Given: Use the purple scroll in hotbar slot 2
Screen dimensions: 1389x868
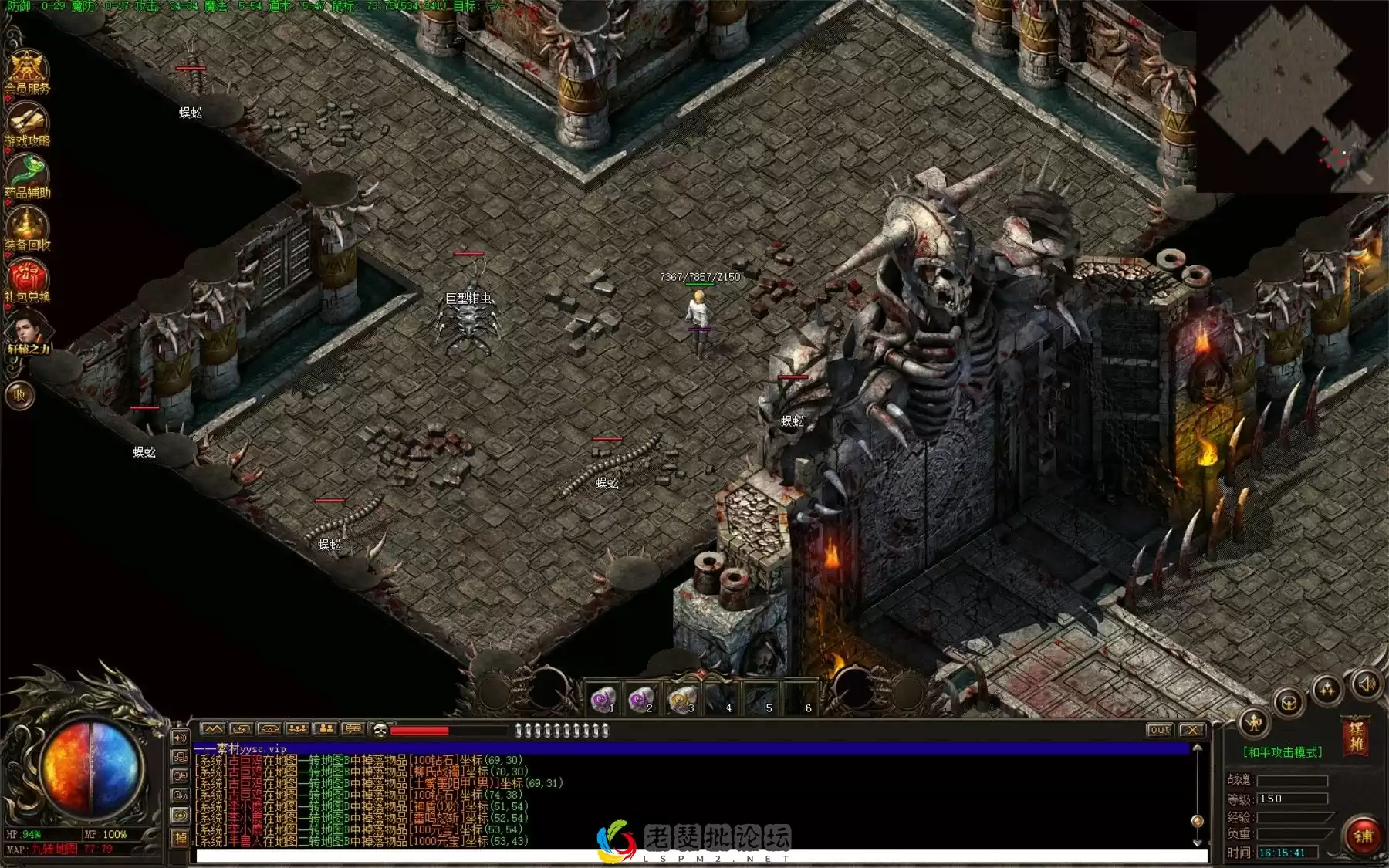Looking at the screenshot, I should coord(640,700).
